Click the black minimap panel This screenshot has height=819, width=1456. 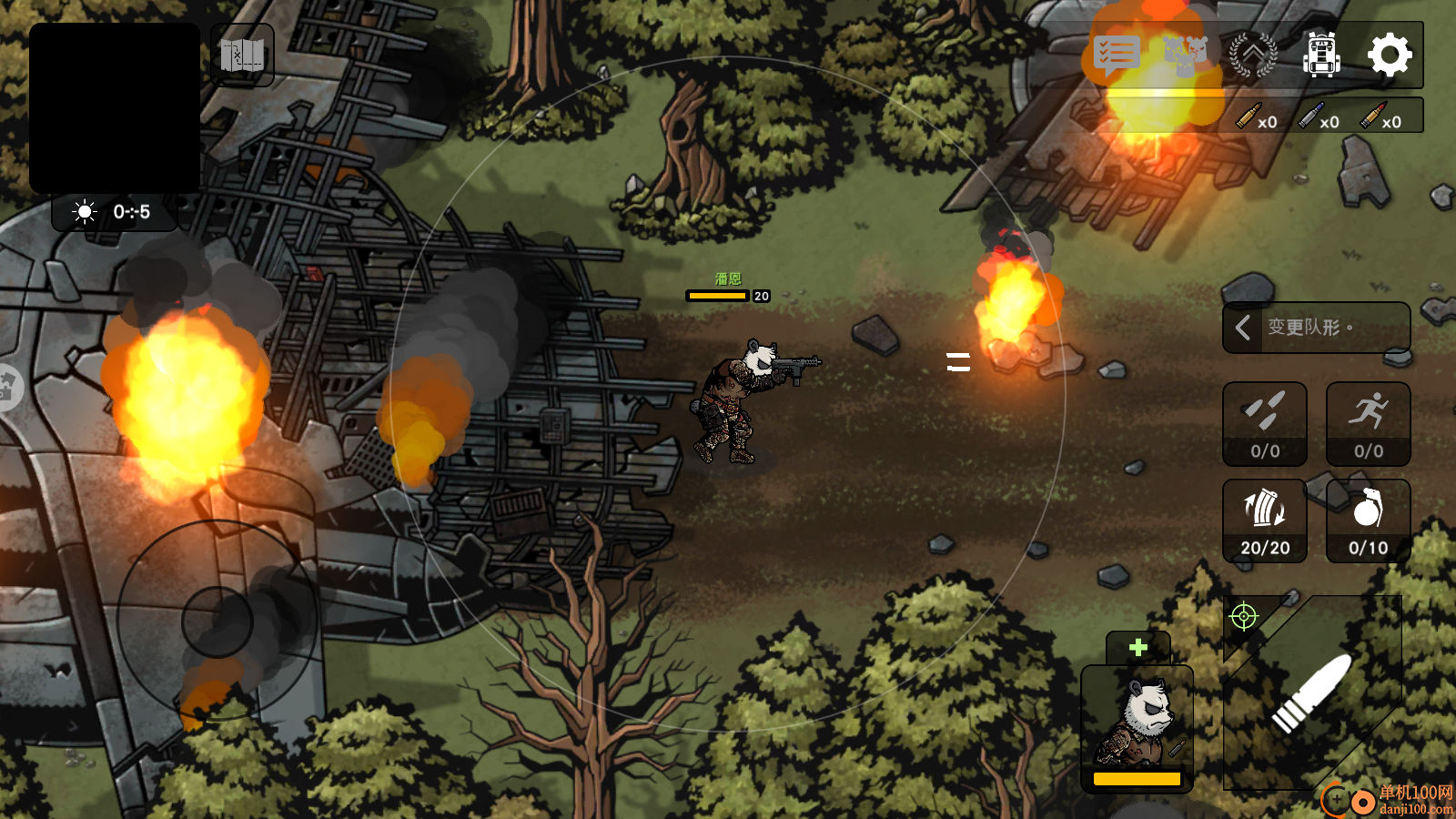point(115,107)
